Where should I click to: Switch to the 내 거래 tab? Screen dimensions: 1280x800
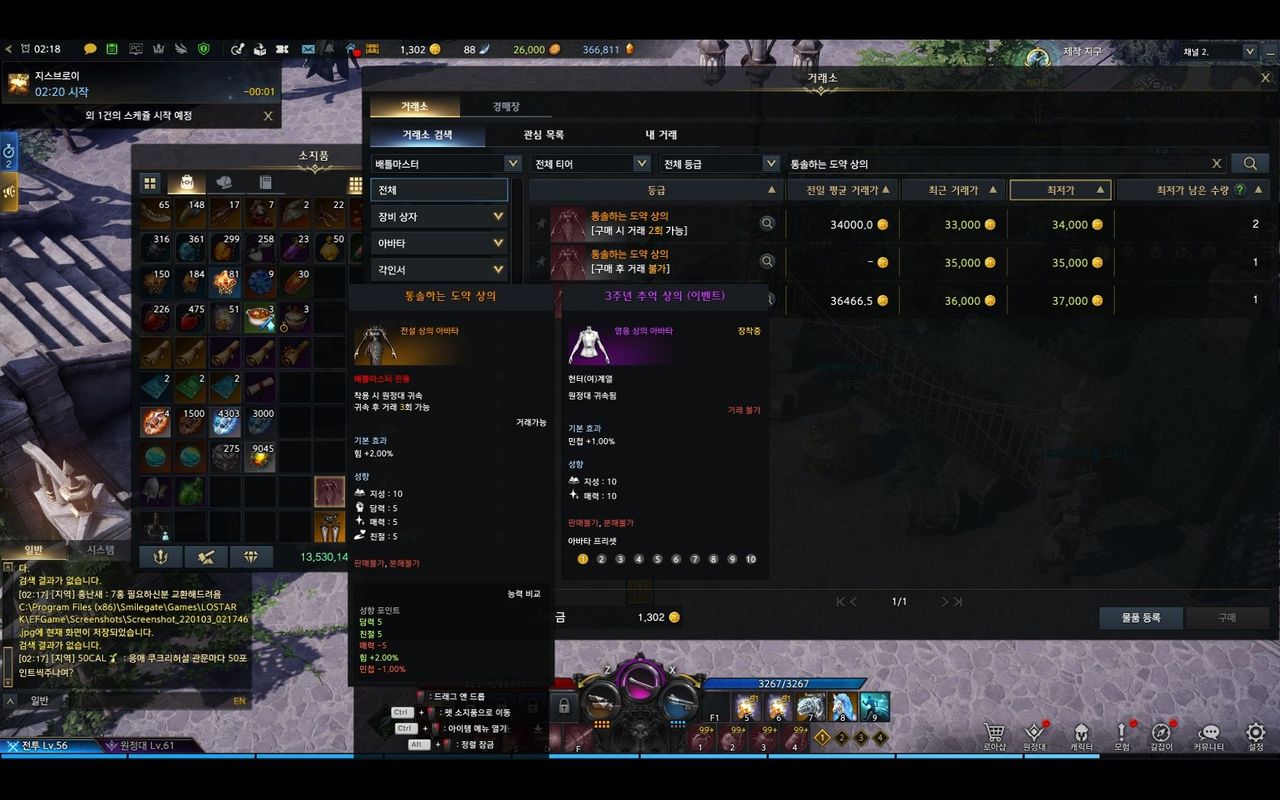pos(661,135)
